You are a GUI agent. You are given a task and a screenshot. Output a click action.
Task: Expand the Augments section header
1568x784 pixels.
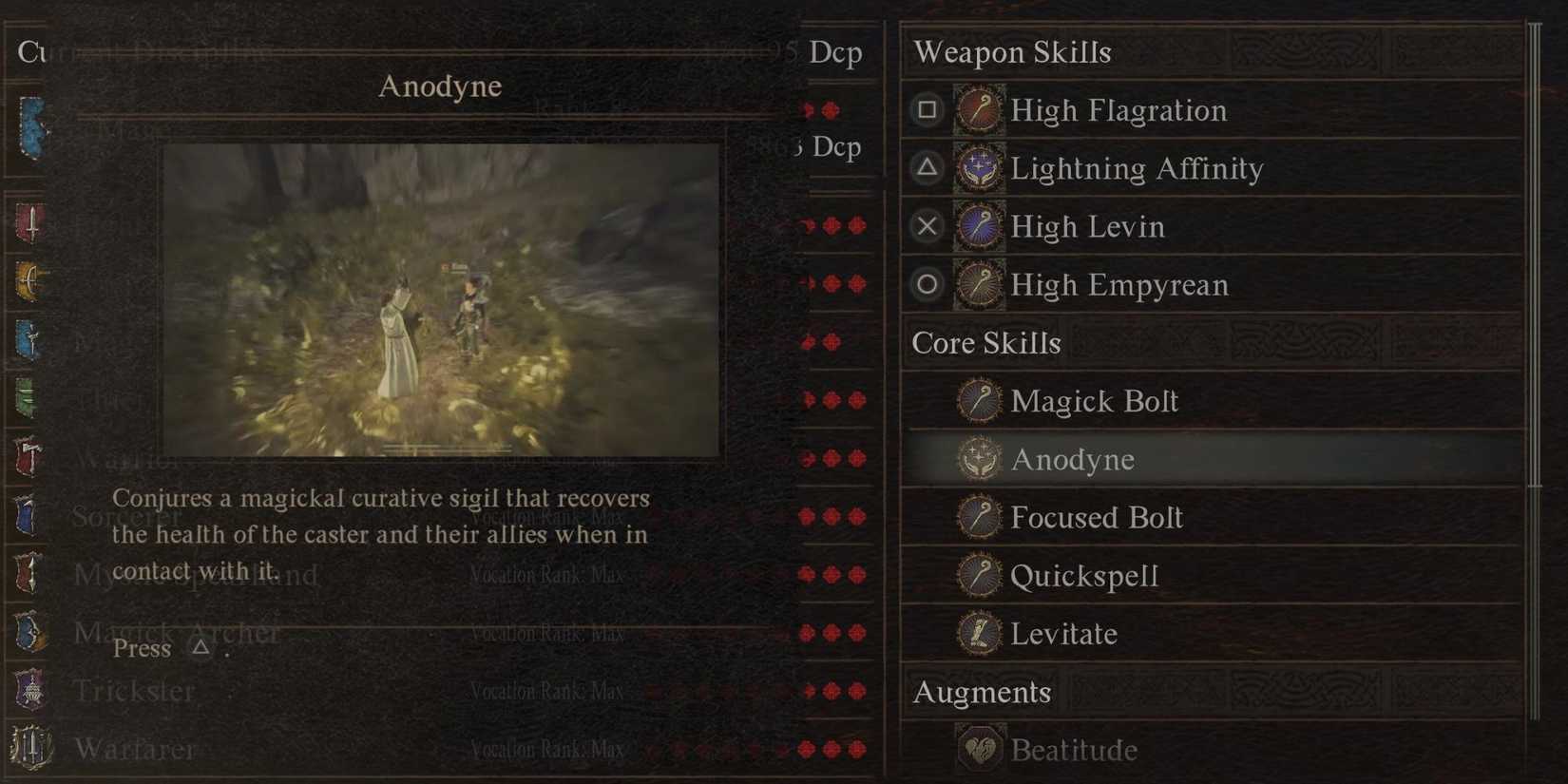pos(981,693)
